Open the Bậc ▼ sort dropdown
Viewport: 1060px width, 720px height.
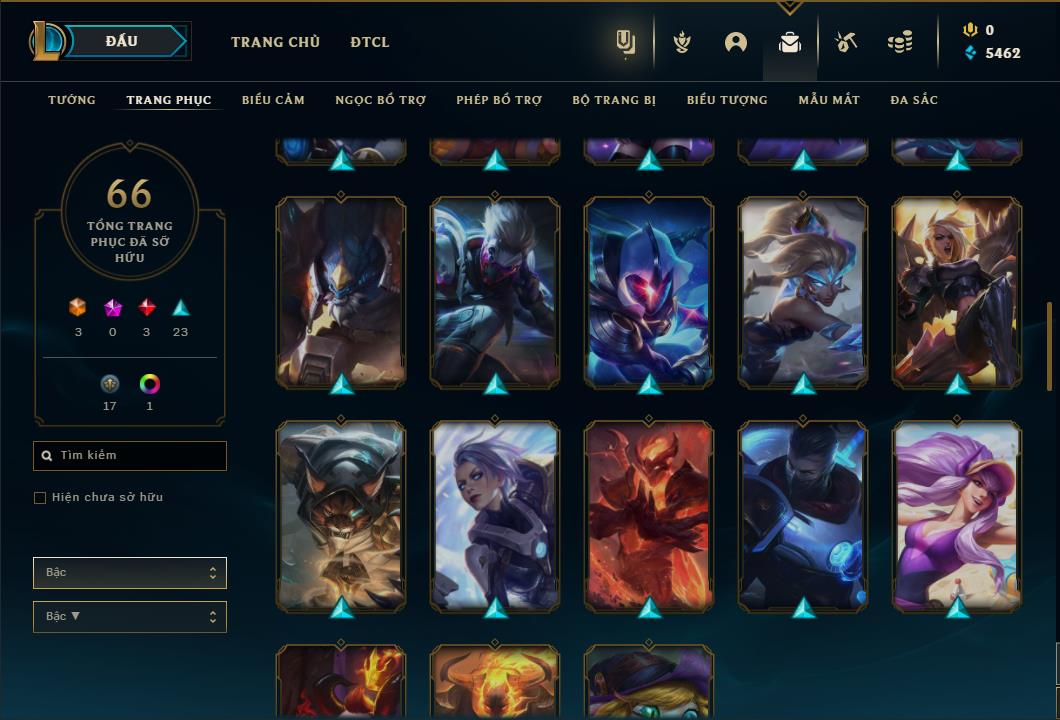pyautogui.click(x=130, y=617)
